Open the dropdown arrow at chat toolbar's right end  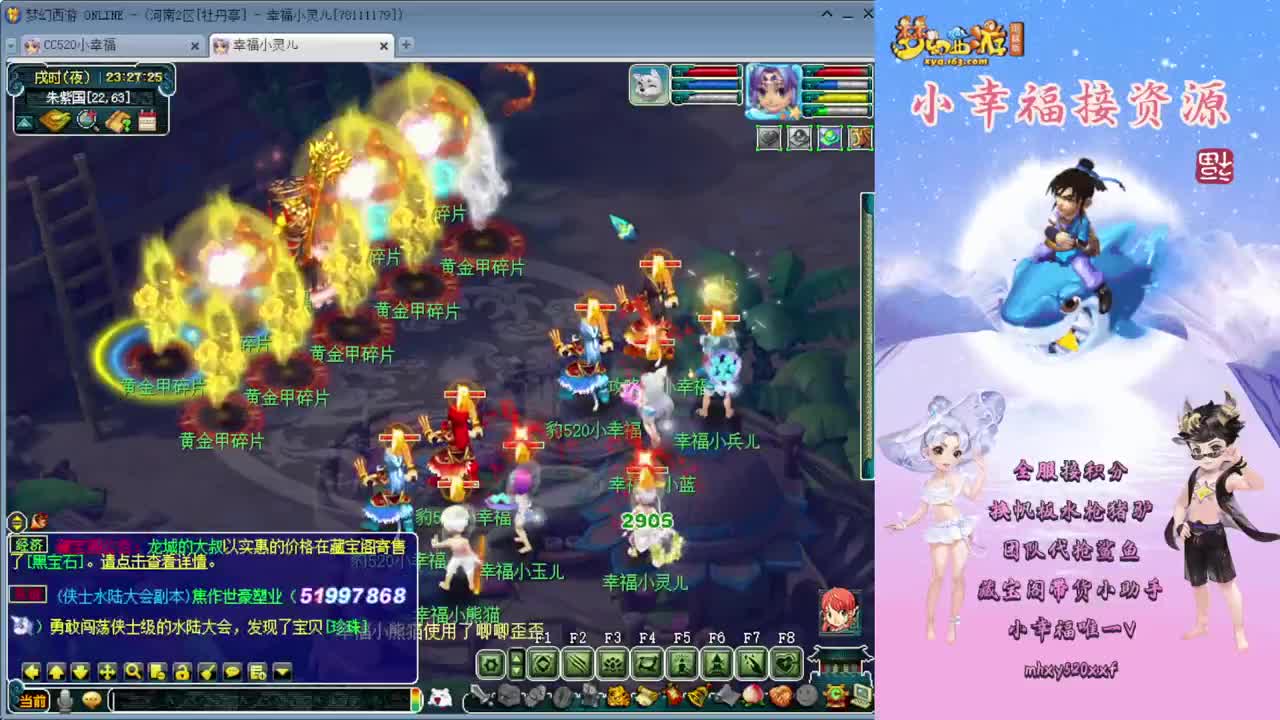[281, 672]
